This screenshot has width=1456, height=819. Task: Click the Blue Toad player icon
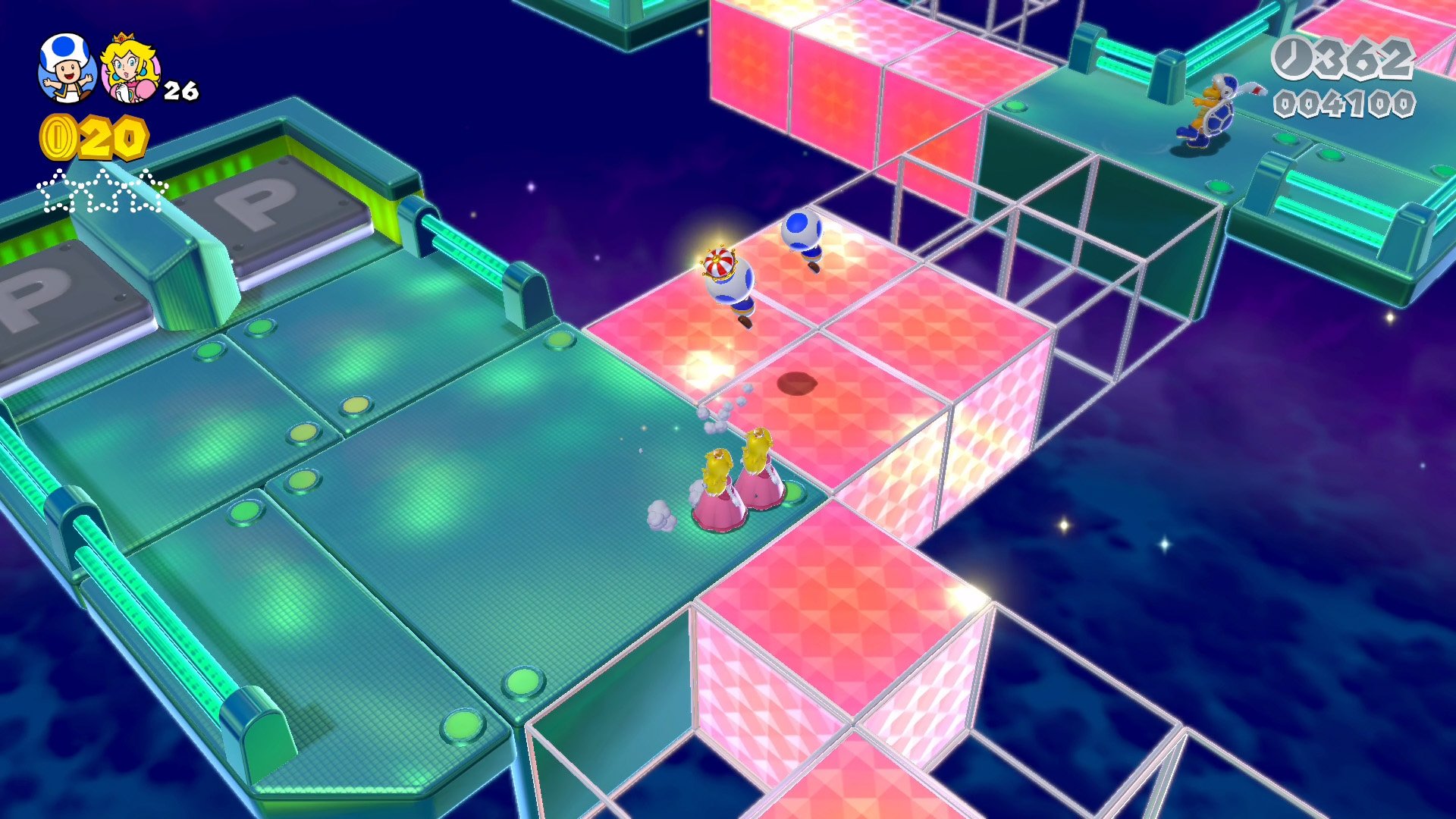[67, 68]
